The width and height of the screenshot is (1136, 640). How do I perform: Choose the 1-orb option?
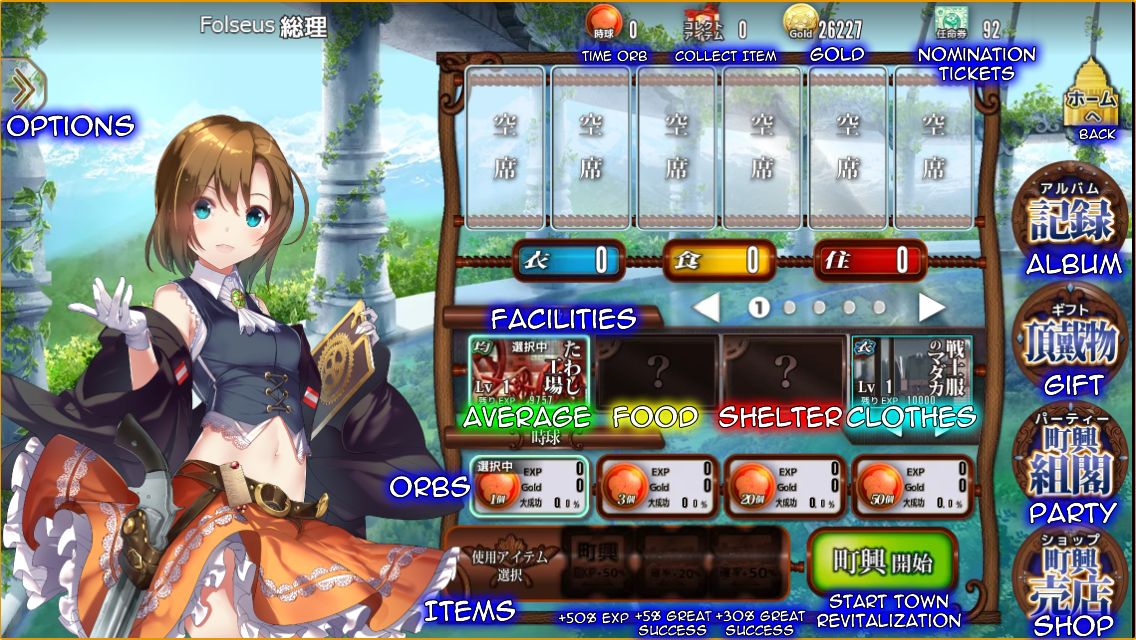(529, 488)
